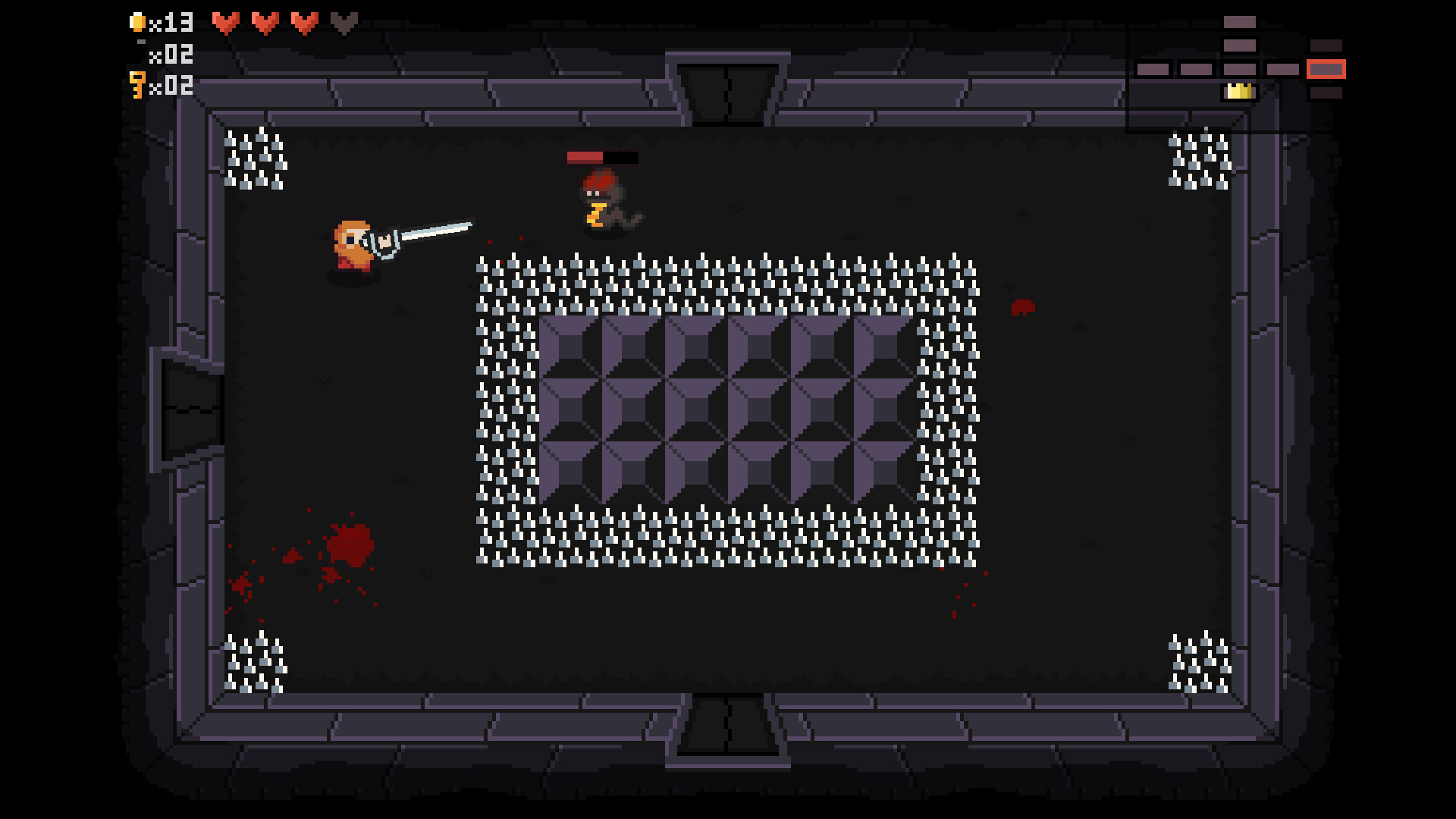Select the red-outlined current room on the minimap
This screenshot has width=1456, height=819.
point(1326,69)
